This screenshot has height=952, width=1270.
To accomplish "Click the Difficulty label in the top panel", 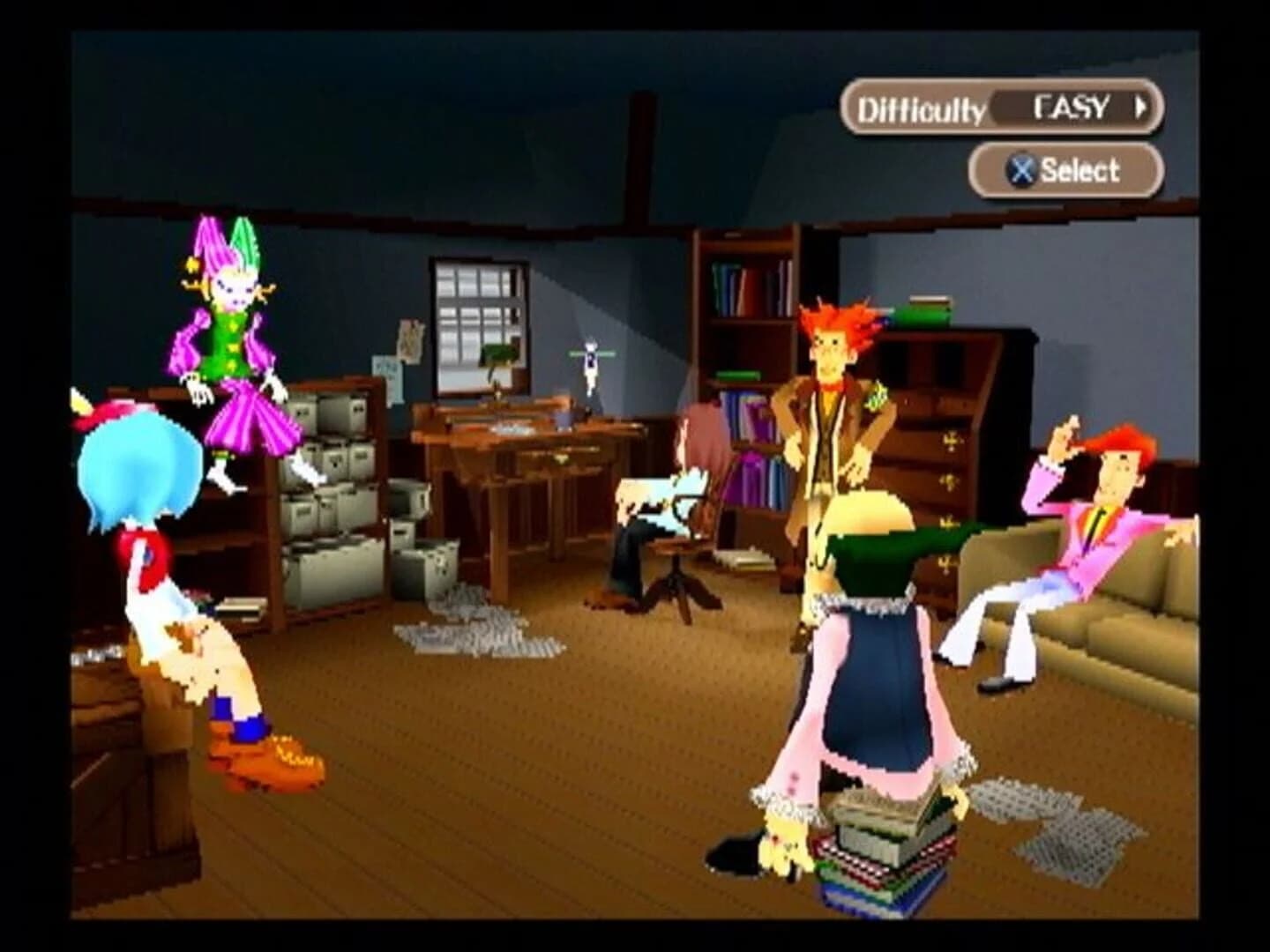I will [x=920, y=106].
